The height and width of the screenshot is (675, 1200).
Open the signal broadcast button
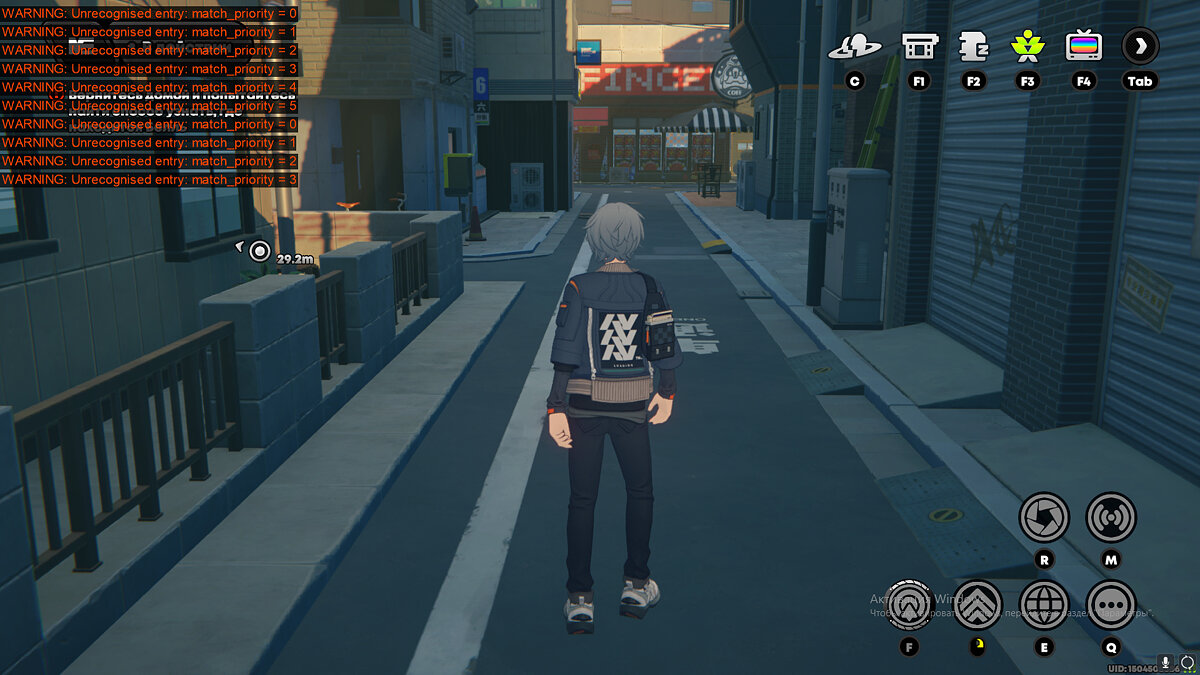[x=1110, y=518]
